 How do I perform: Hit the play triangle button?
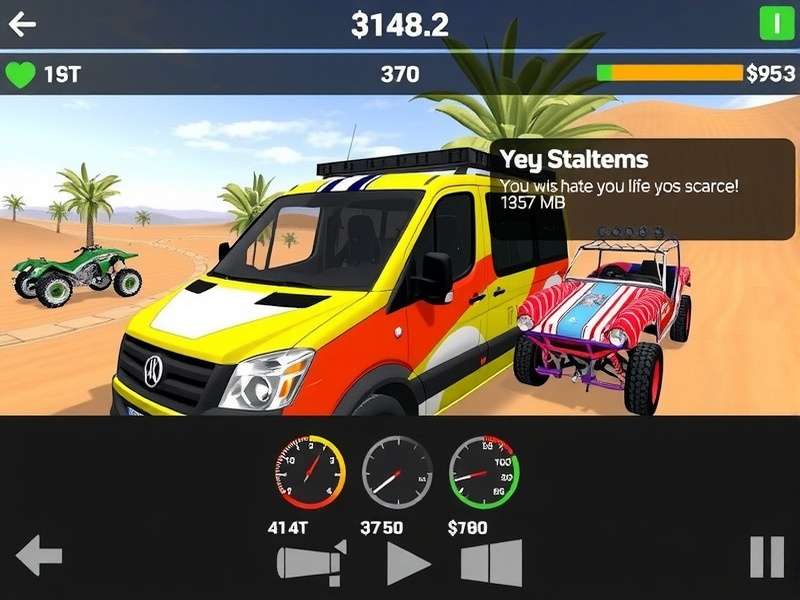(407, 562)
